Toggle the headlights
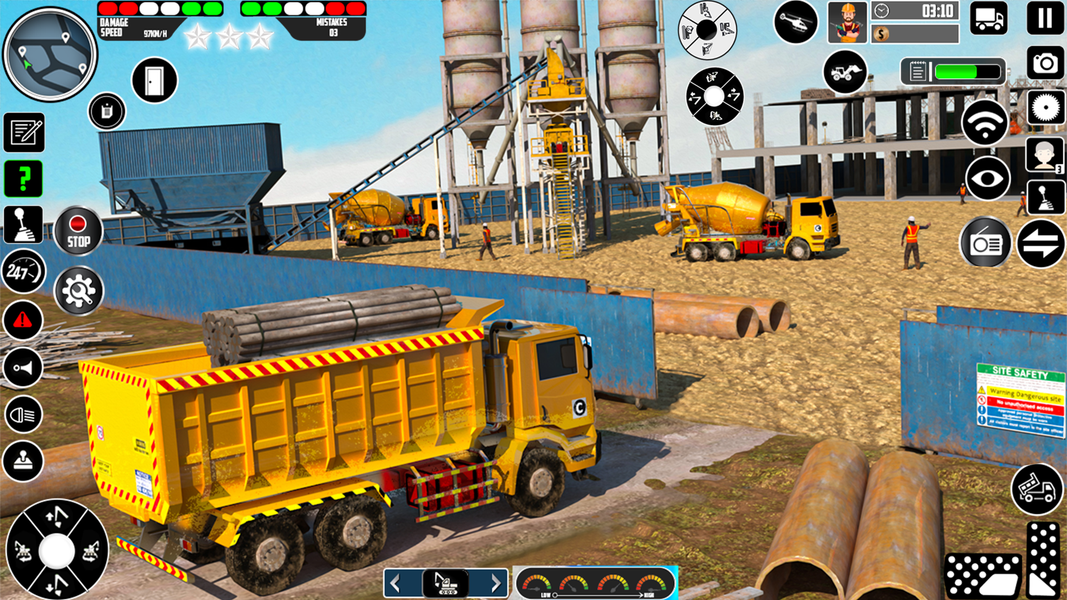1067x600 pixels. click(22, 413)
